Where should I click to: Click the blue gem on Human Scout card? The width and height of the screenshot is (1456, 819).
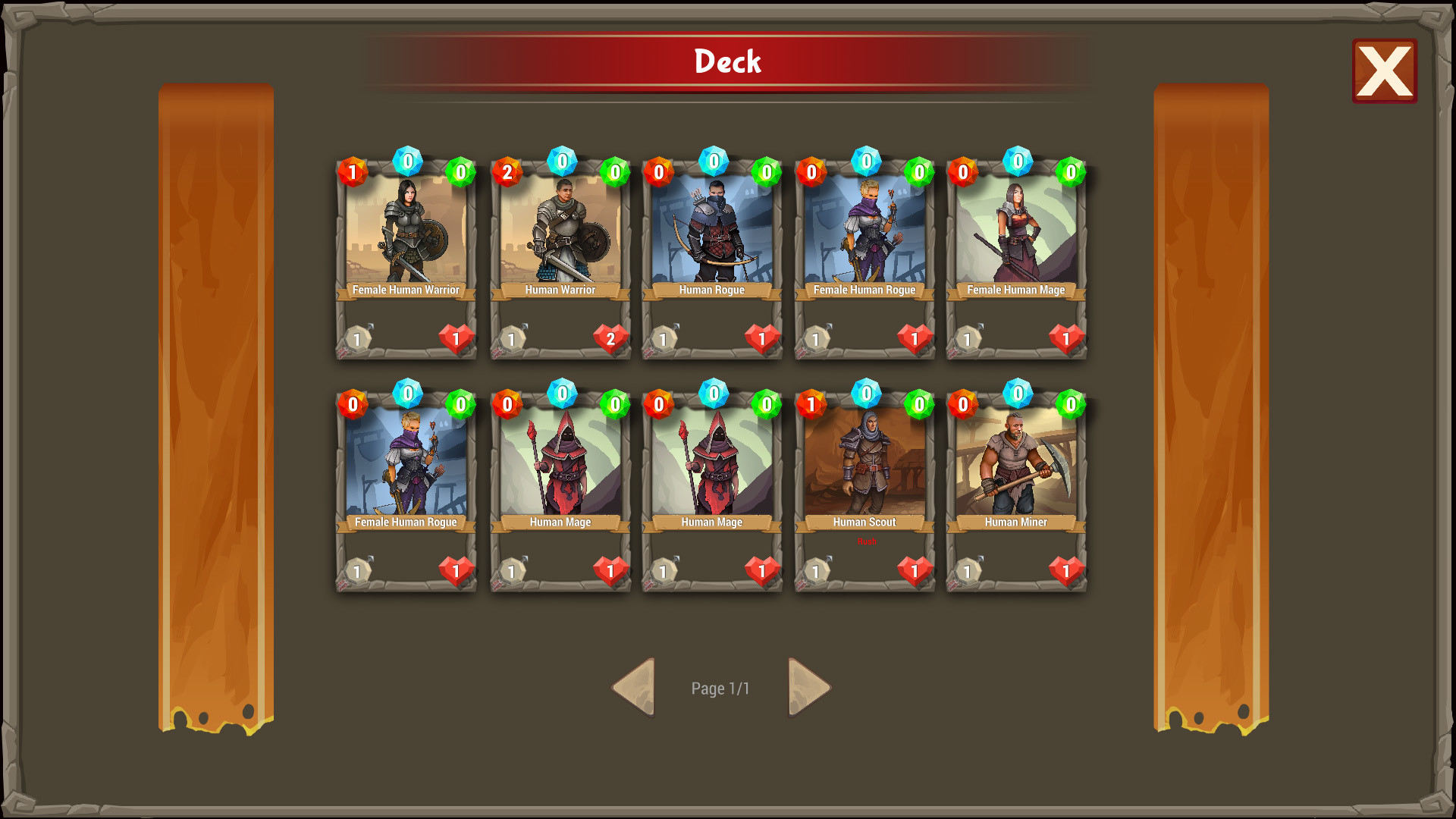[865, 394]
